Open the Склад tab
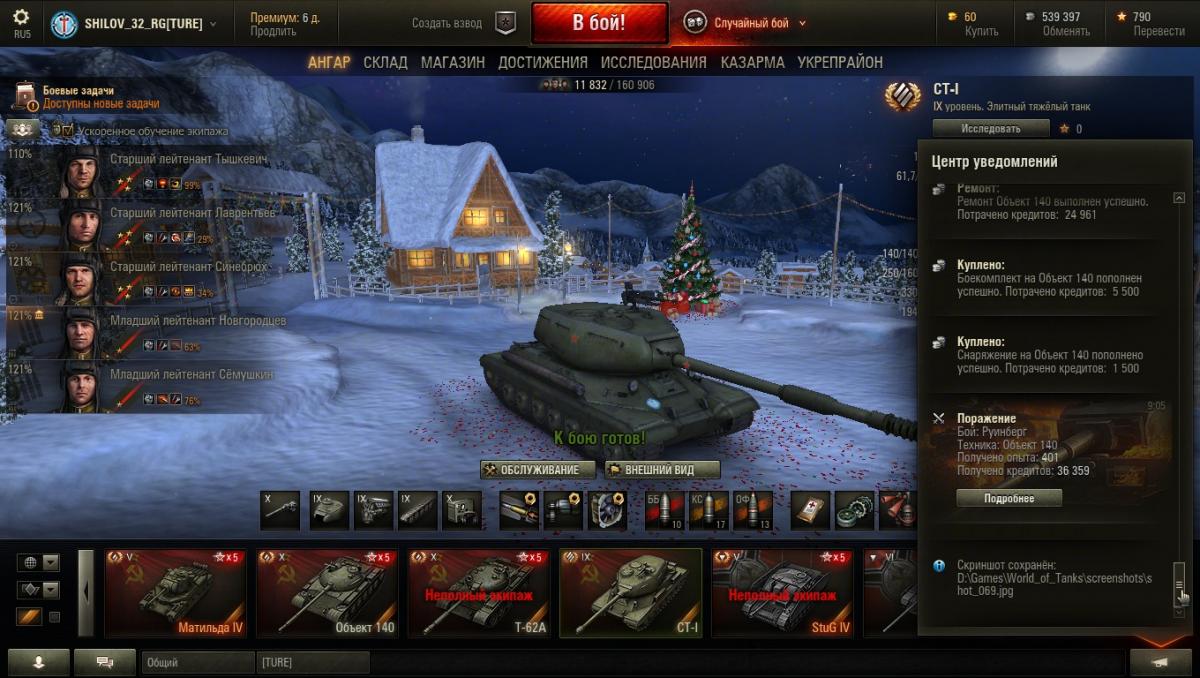The image size is (1200, 678). pos(385,62)
